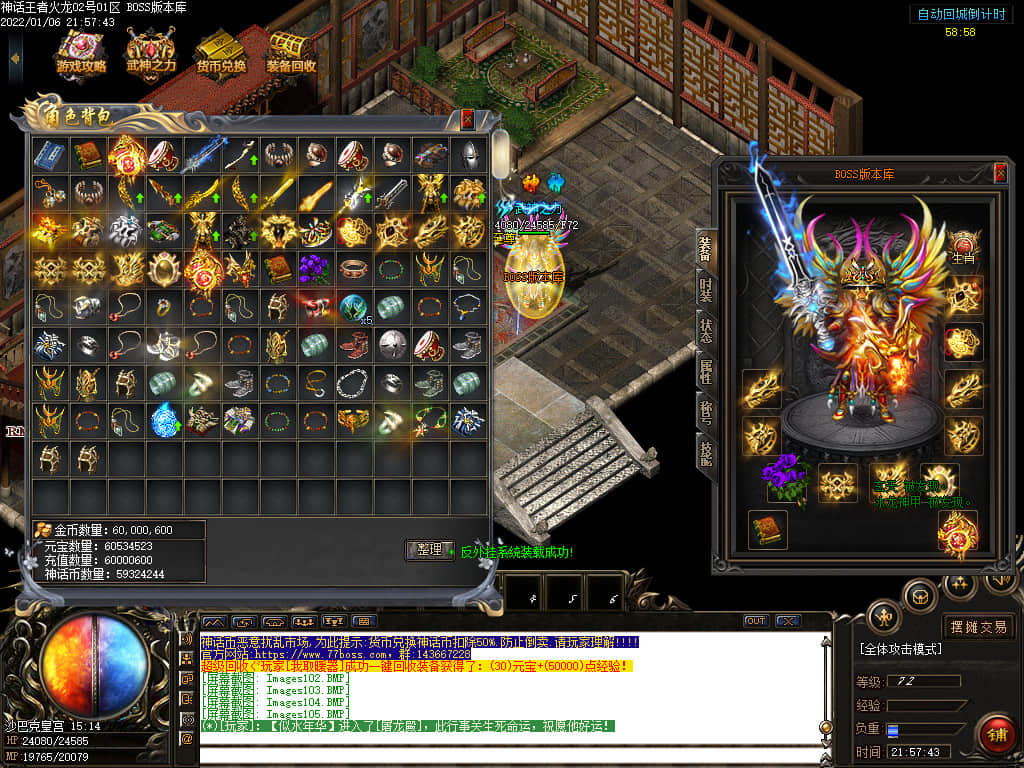Select the purple flowers item in the bag
1024x768 pixels.
click(x=315, y=268)
